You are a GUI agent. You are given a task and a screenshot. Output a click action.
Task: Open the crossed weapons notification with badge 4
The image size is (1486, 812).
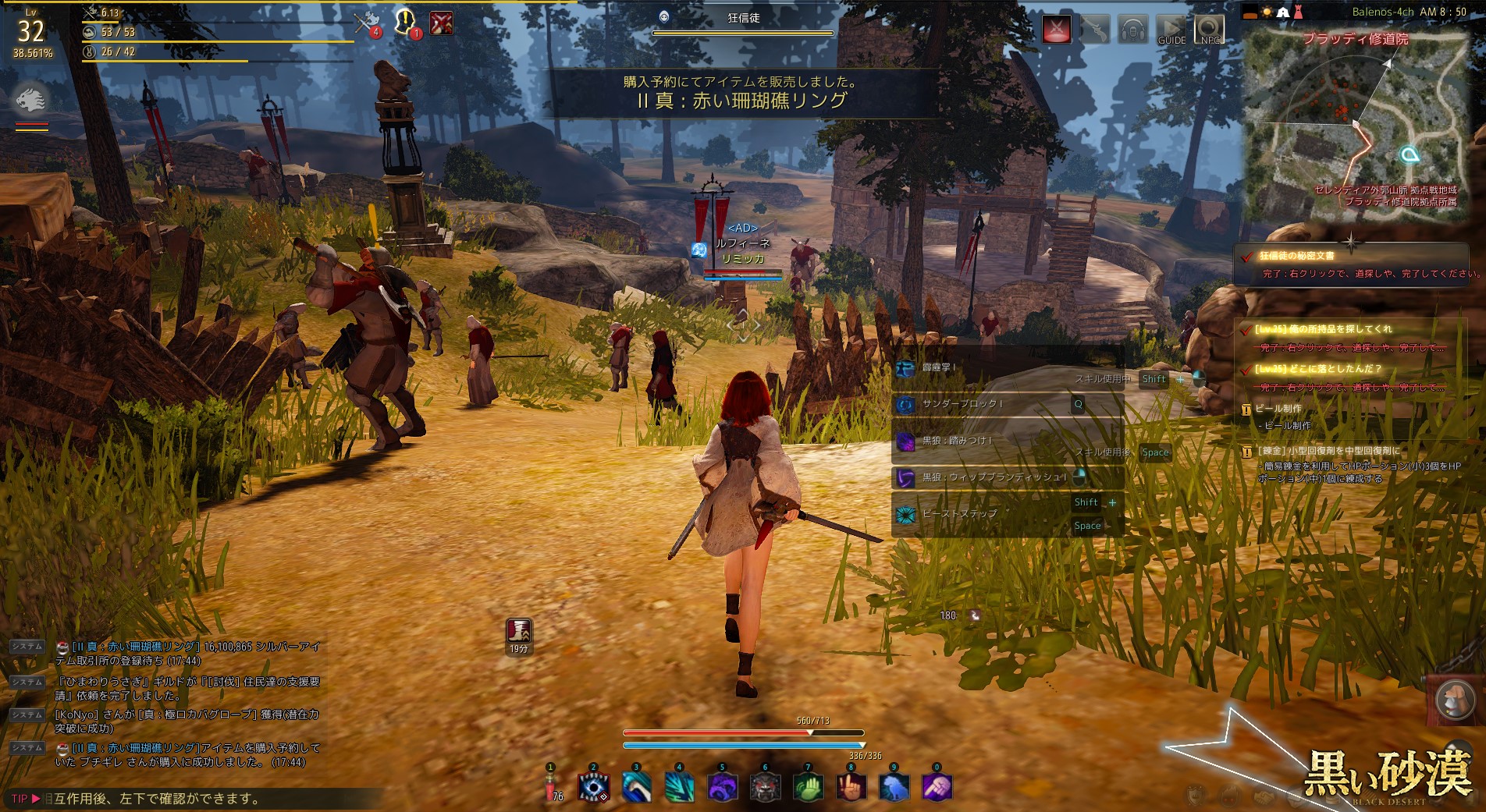click(x=366, y=23)
